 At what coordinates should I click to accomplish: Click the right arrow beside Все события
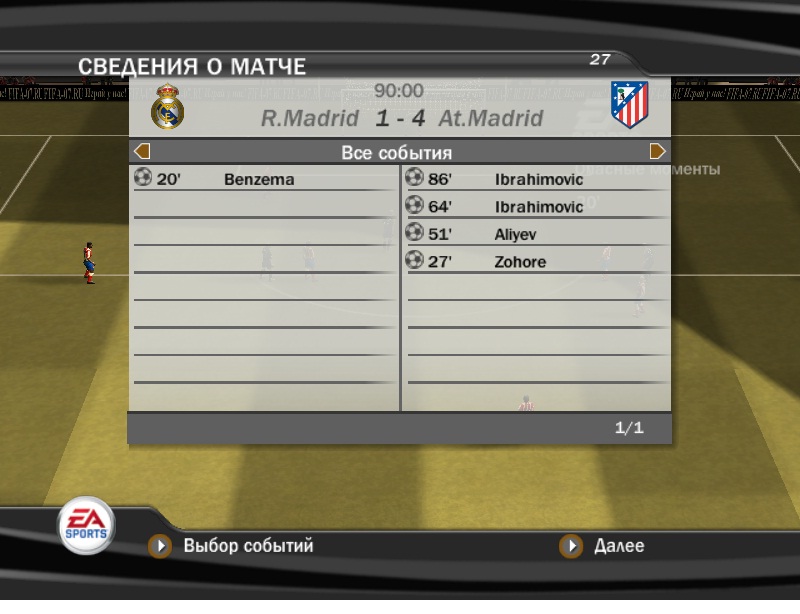[x=658, y=152]
